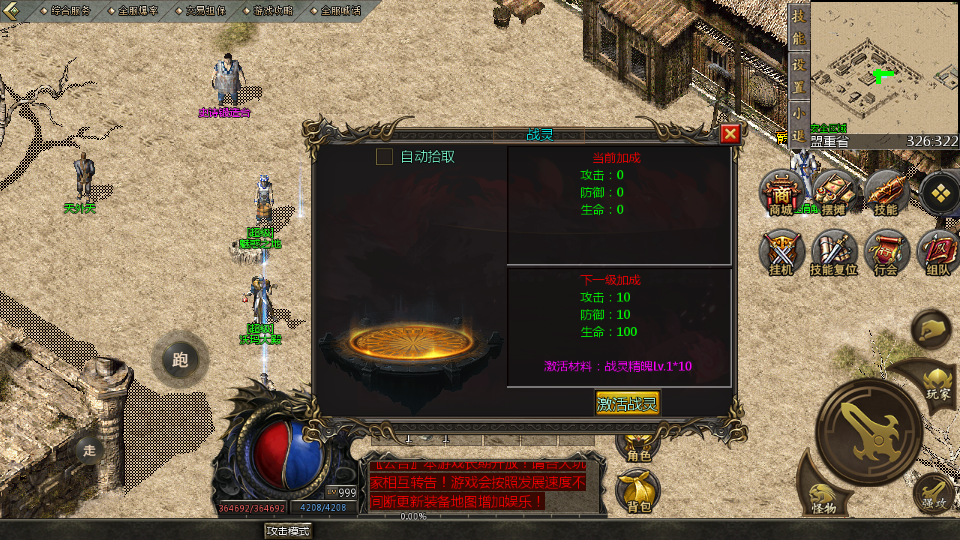Screen dimensions: 960x540
Task: Open the 综合服务 top menu entry
Action: (70, 10)
